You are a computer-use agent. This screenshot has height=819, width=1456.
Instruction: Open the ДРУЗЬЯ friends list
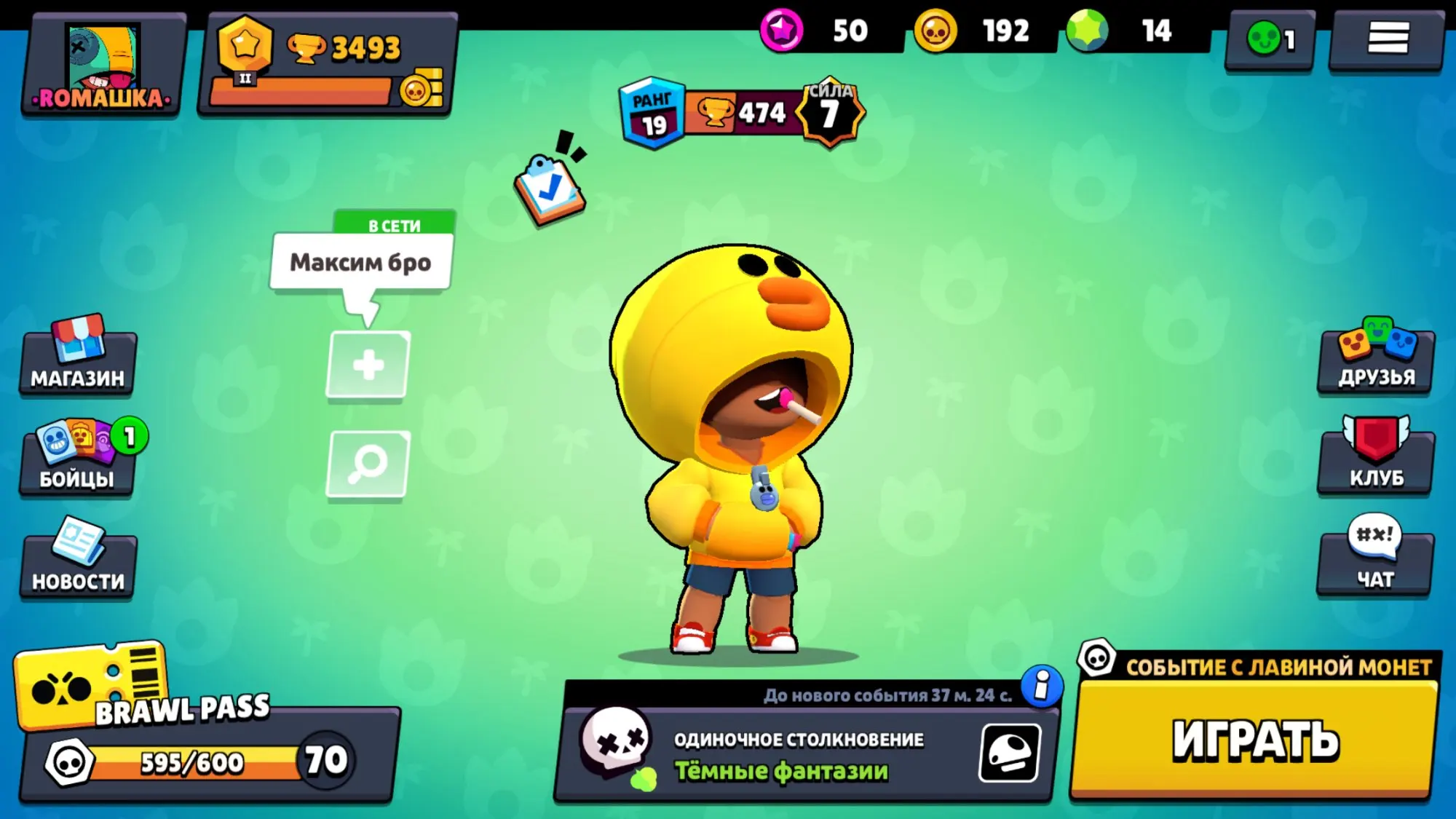click(x=1376, y=358)
